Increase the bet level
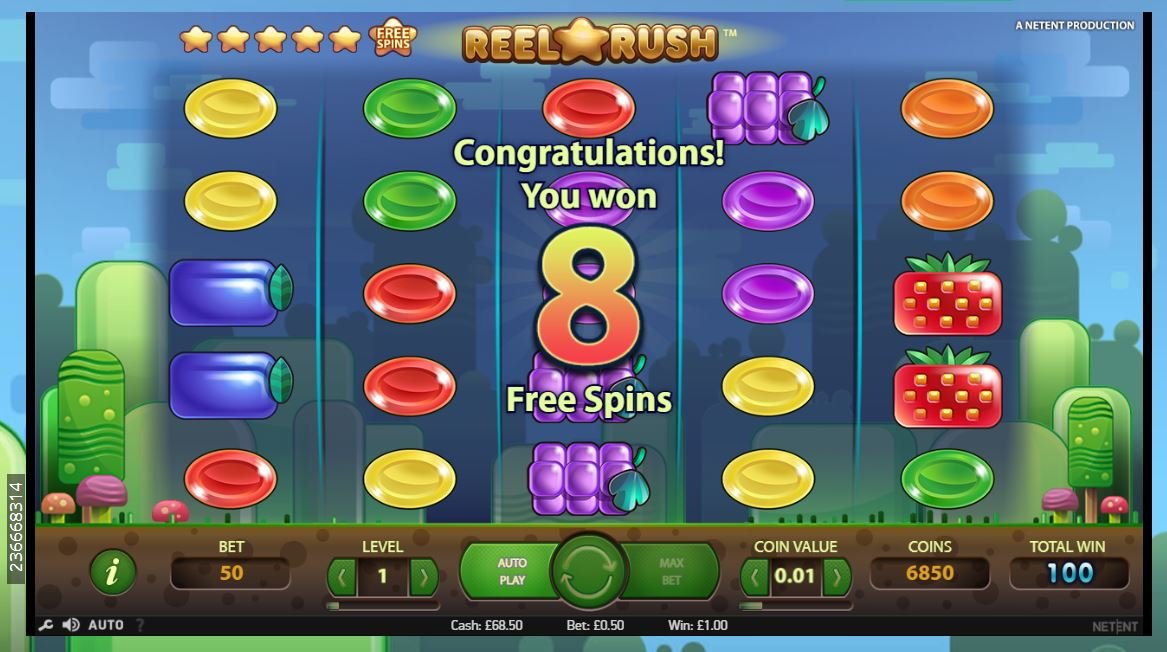This screenshot has height=652, width=1167. click(424, 577)
